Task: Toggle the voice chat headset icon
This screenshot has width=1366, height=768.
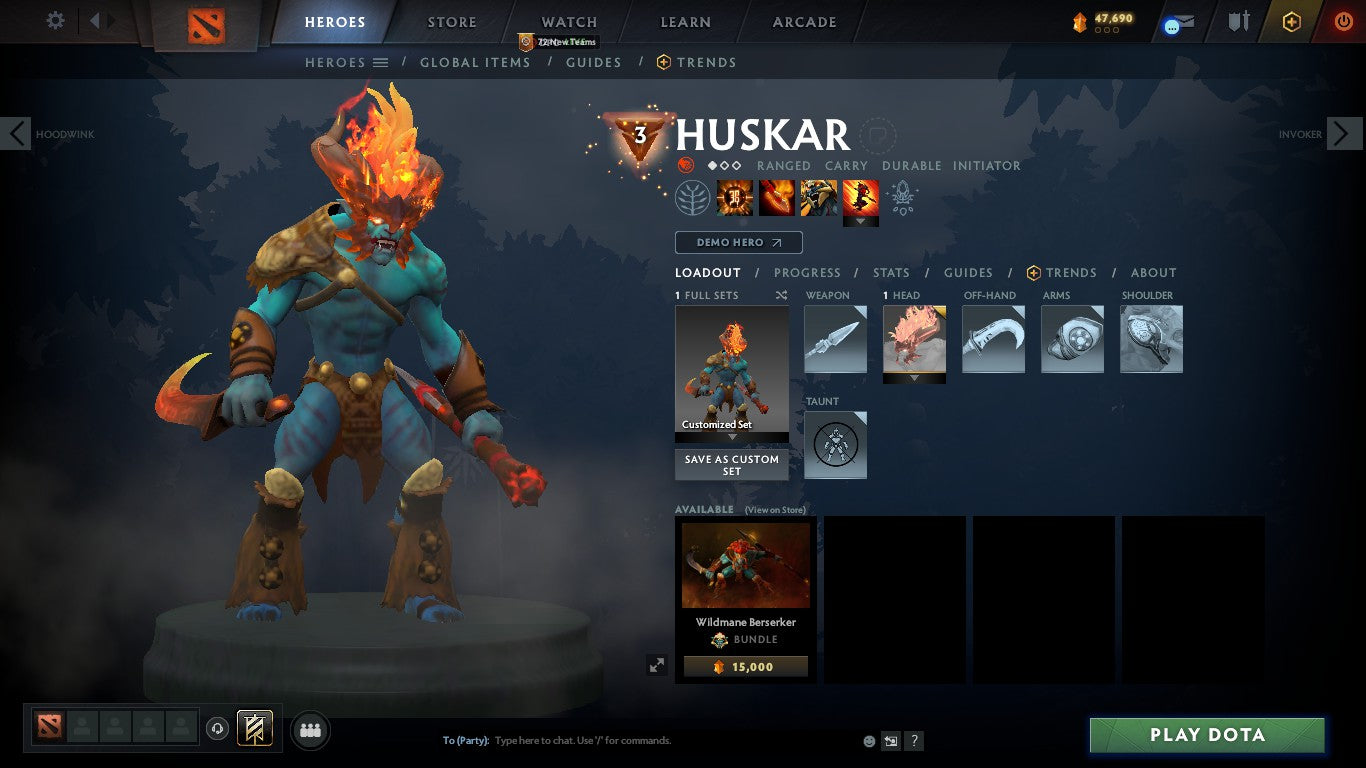Action: [x=218, y=729]
